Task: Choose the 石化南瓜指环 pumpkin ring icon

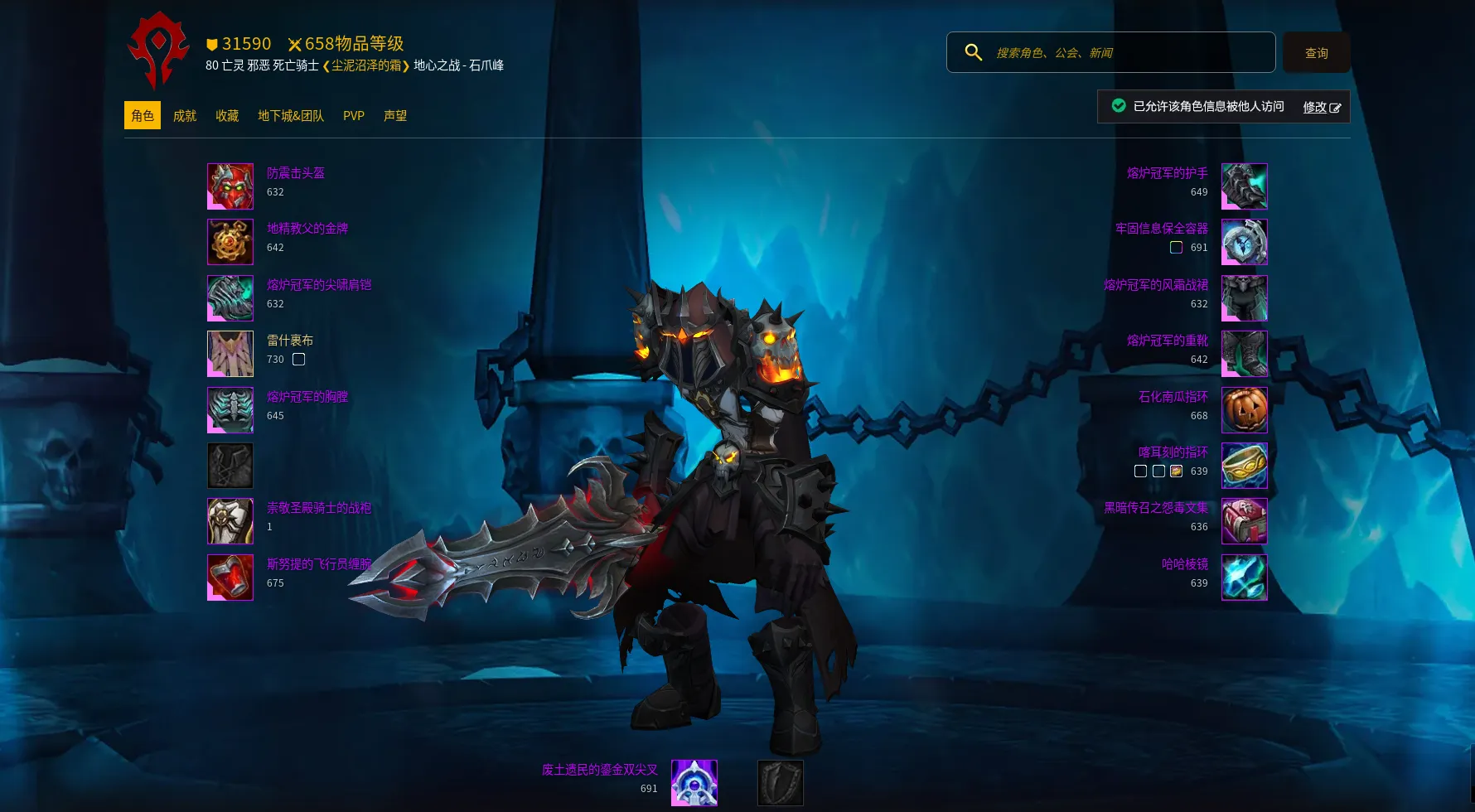Action: pyautogui.click(x=1244, y=410)
